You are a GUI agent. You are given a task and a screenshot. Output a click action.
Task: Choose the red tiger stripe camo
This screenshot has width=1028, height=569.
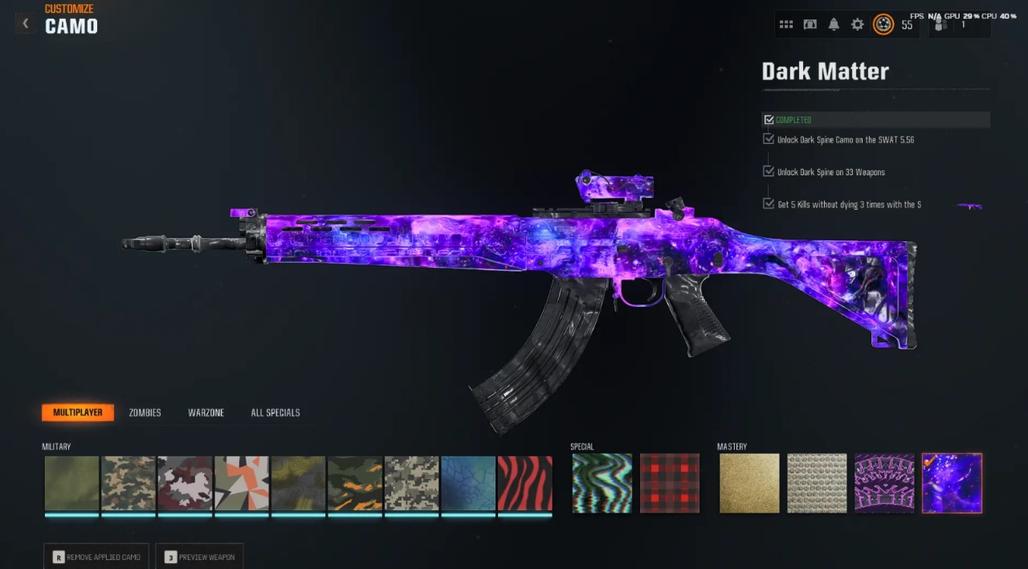(525, 484)
